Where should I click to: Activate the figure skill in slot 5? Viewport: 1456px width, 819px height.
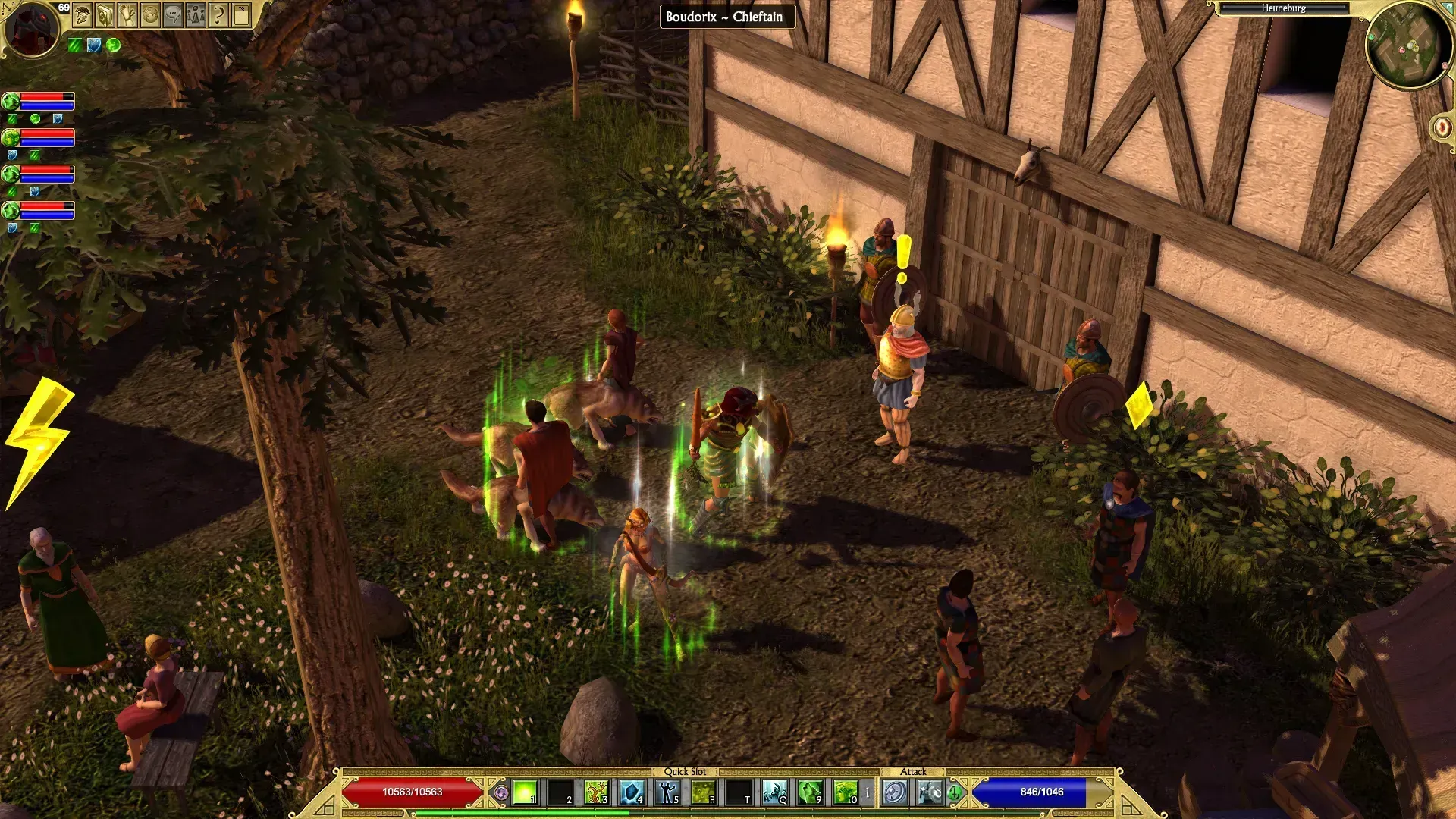[x=667, y=792]
